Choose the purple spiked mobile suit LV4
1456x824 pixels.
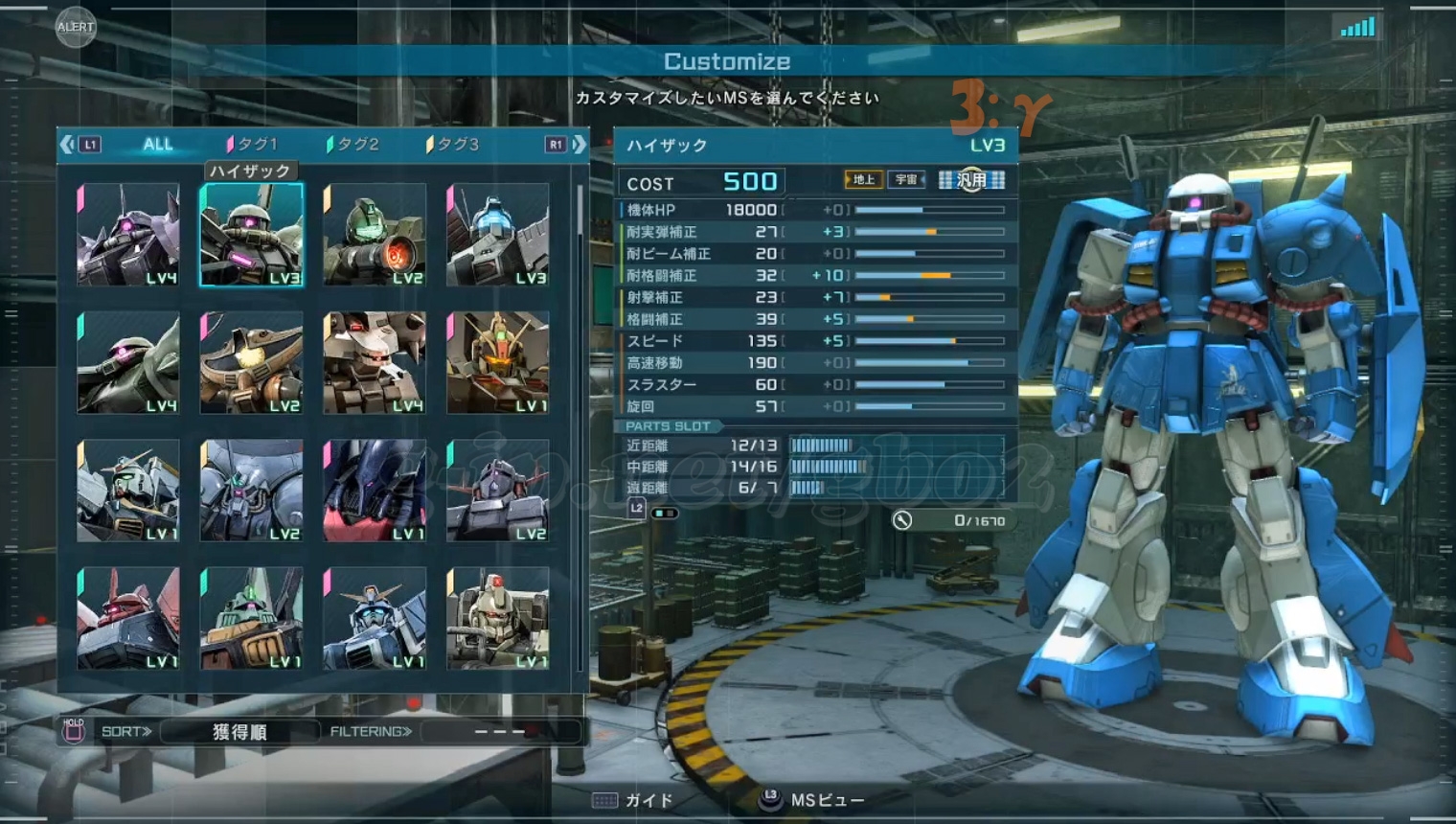point(128,235)
